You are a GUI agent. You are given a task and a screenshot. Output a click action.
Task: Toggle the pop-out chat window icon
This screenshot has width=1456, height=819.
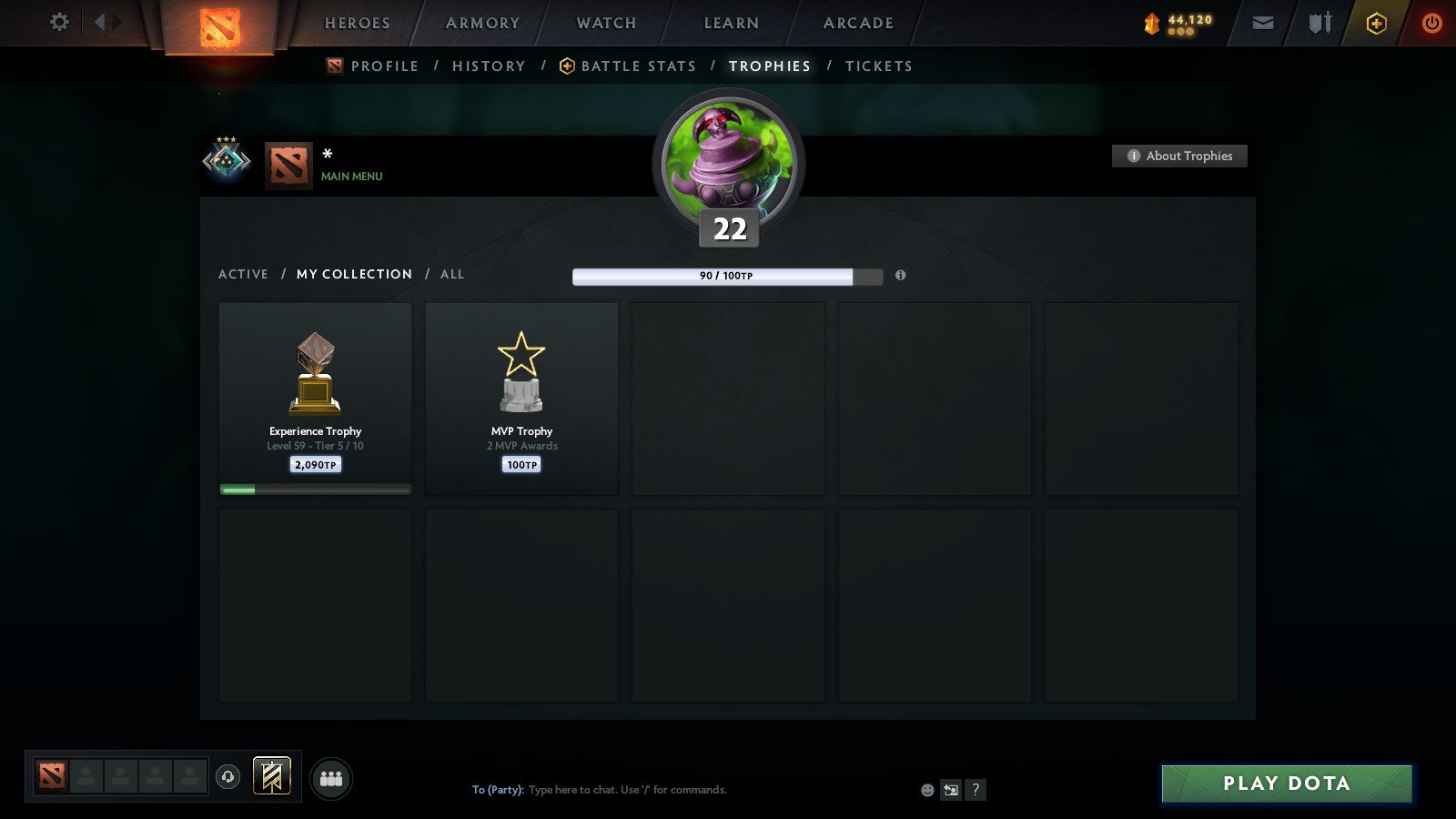point(951,790)
